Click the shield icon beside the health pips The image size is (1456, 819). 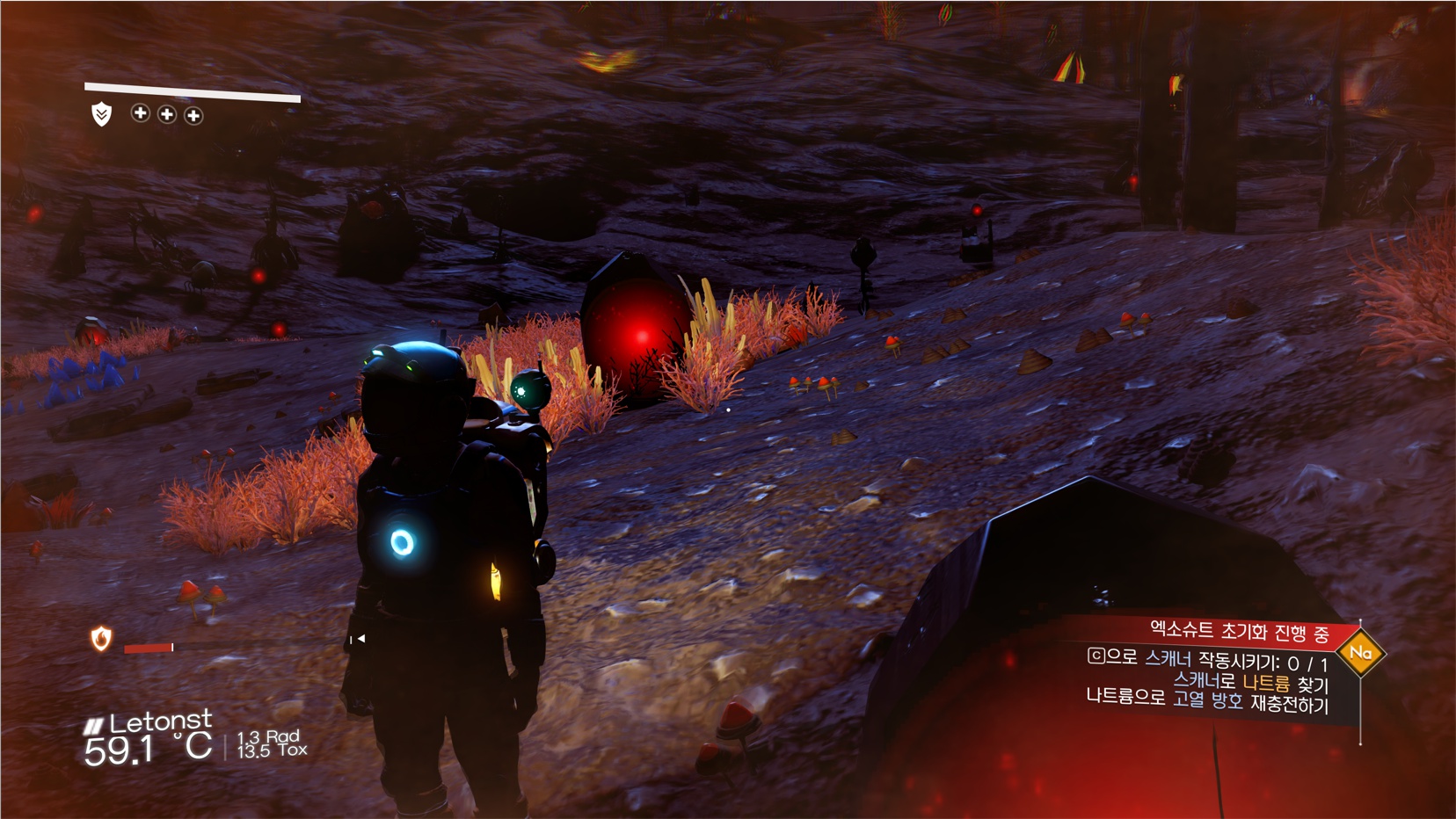[x=102, y=114]
